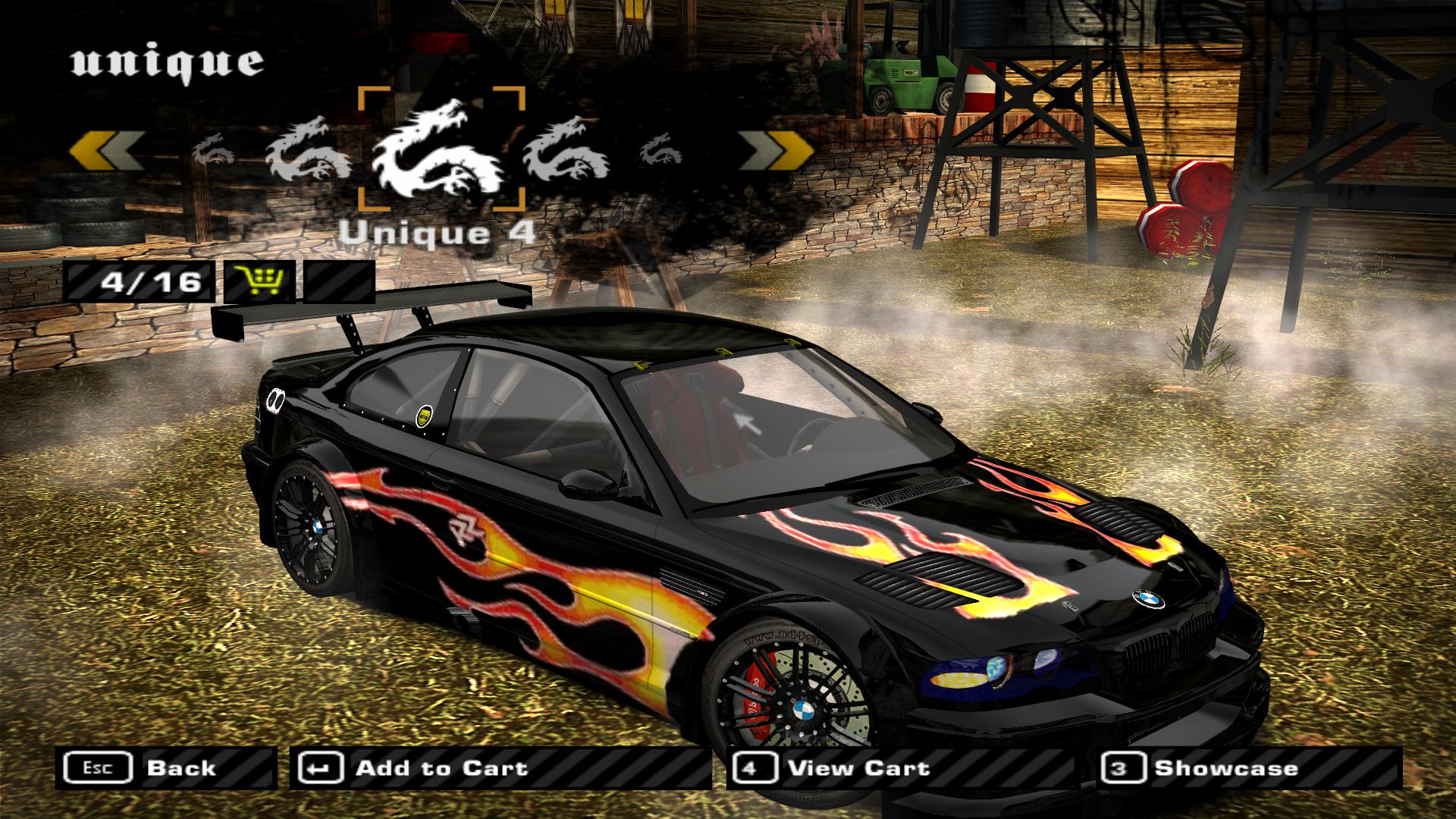Add the Unique 4 vinyl to cart
The height and width of the screenshot is (819, 1456).
pos(499,768)
